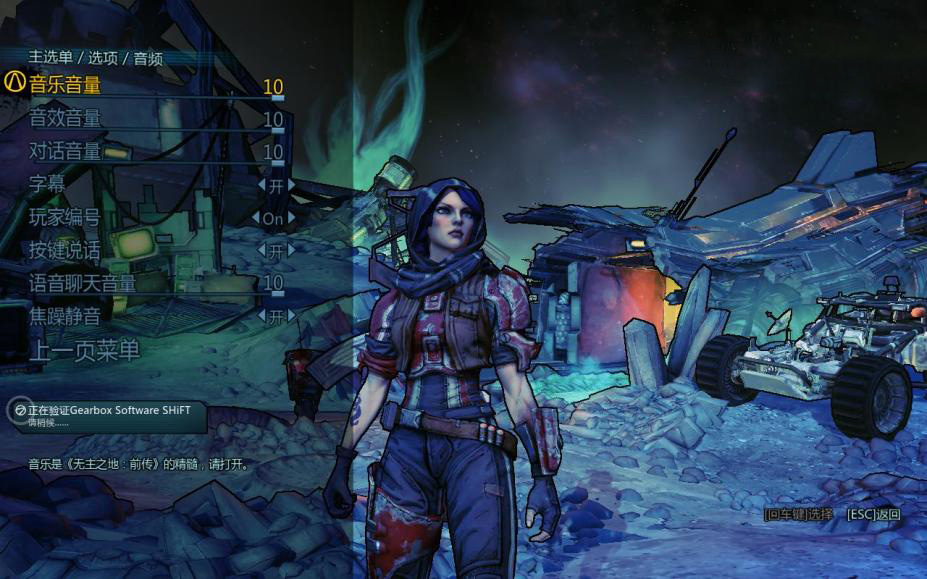This screenshot has width=927, height=579.
Task: Click the right arrow beside 字幕 subtitles
Action: pyautogui.click(x=291, y=185)
